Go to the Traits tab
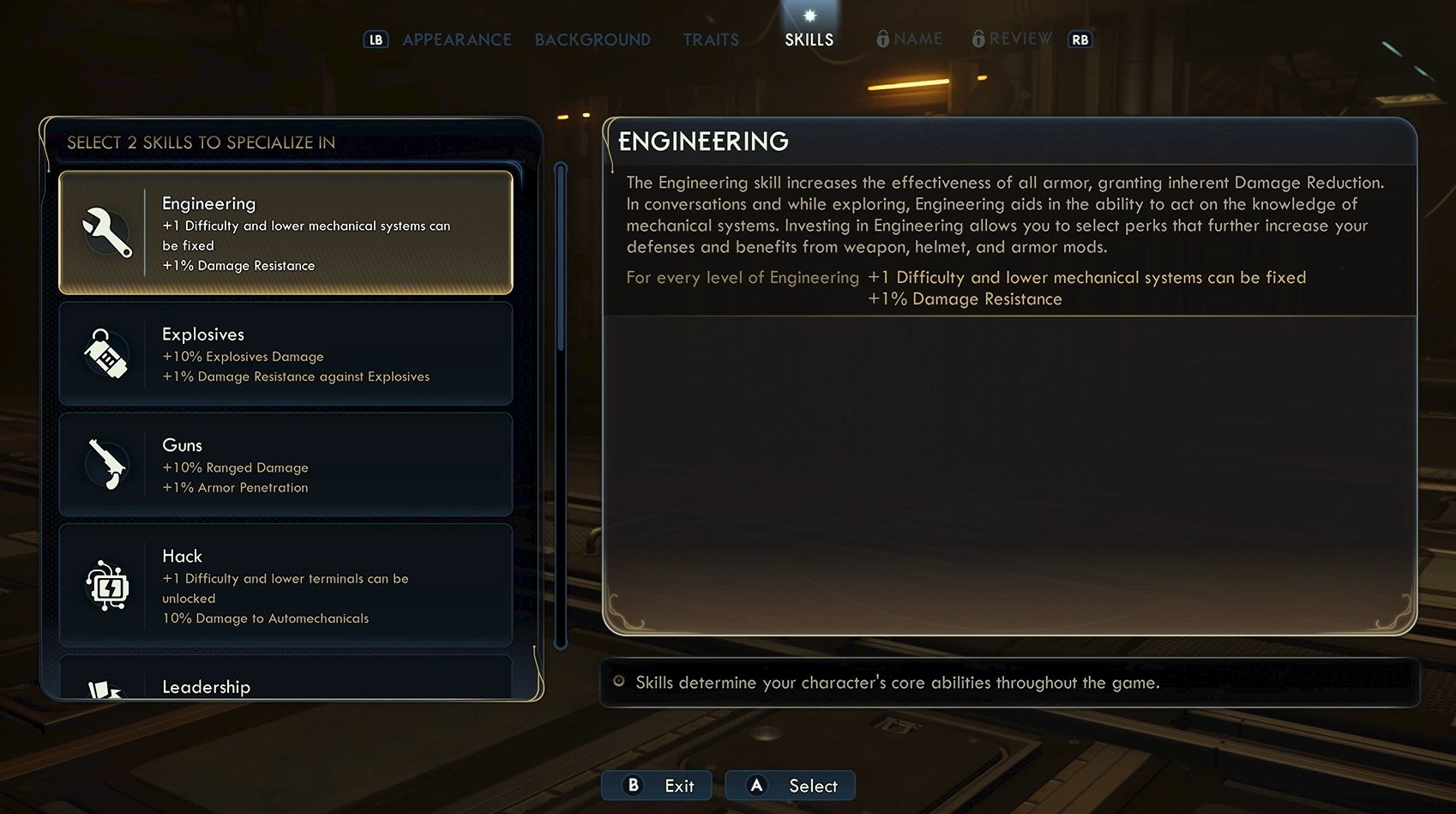This screenshot has width=1456, height=814. pyautogui.click(x=711, y=39)
